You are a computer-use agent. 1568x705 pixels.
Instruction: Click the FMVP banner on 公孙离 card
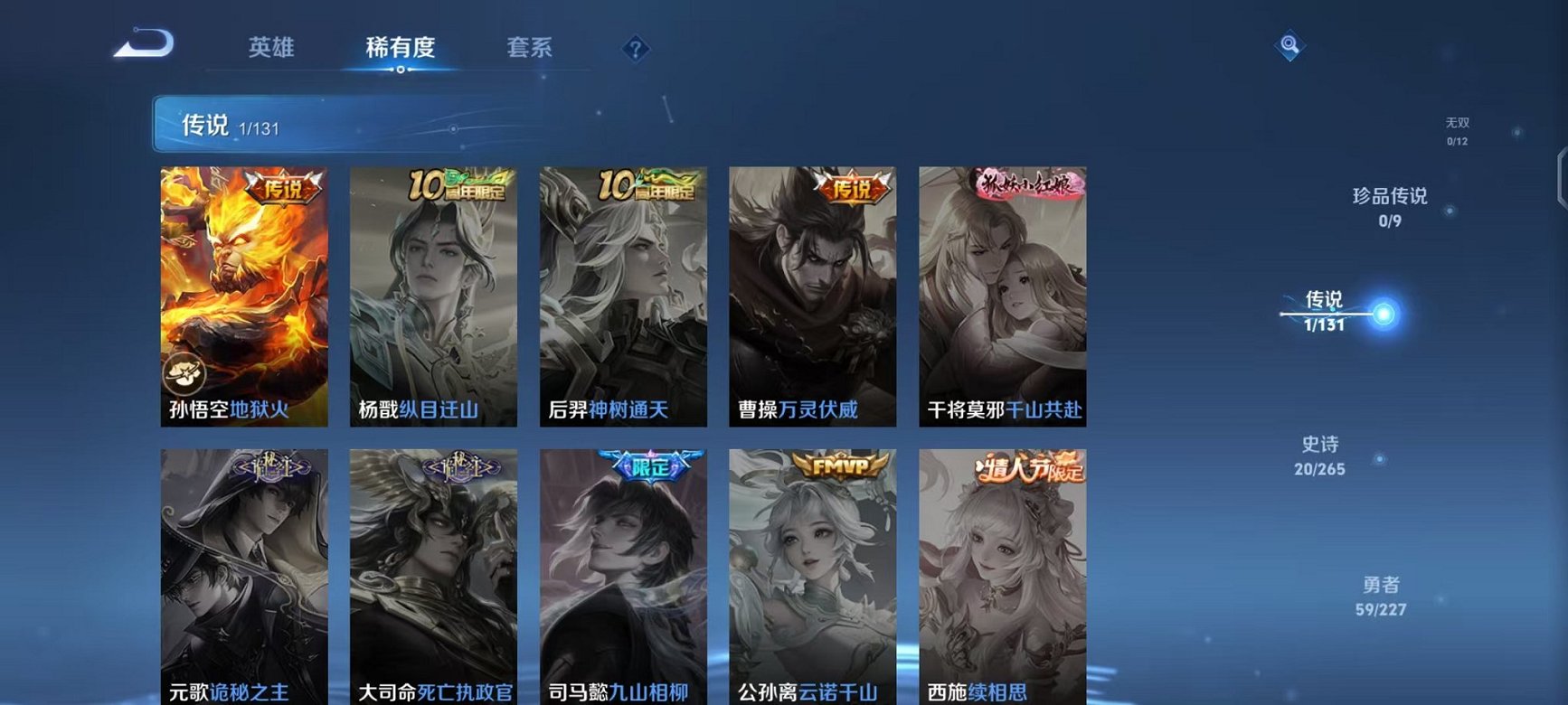point(842,464)
